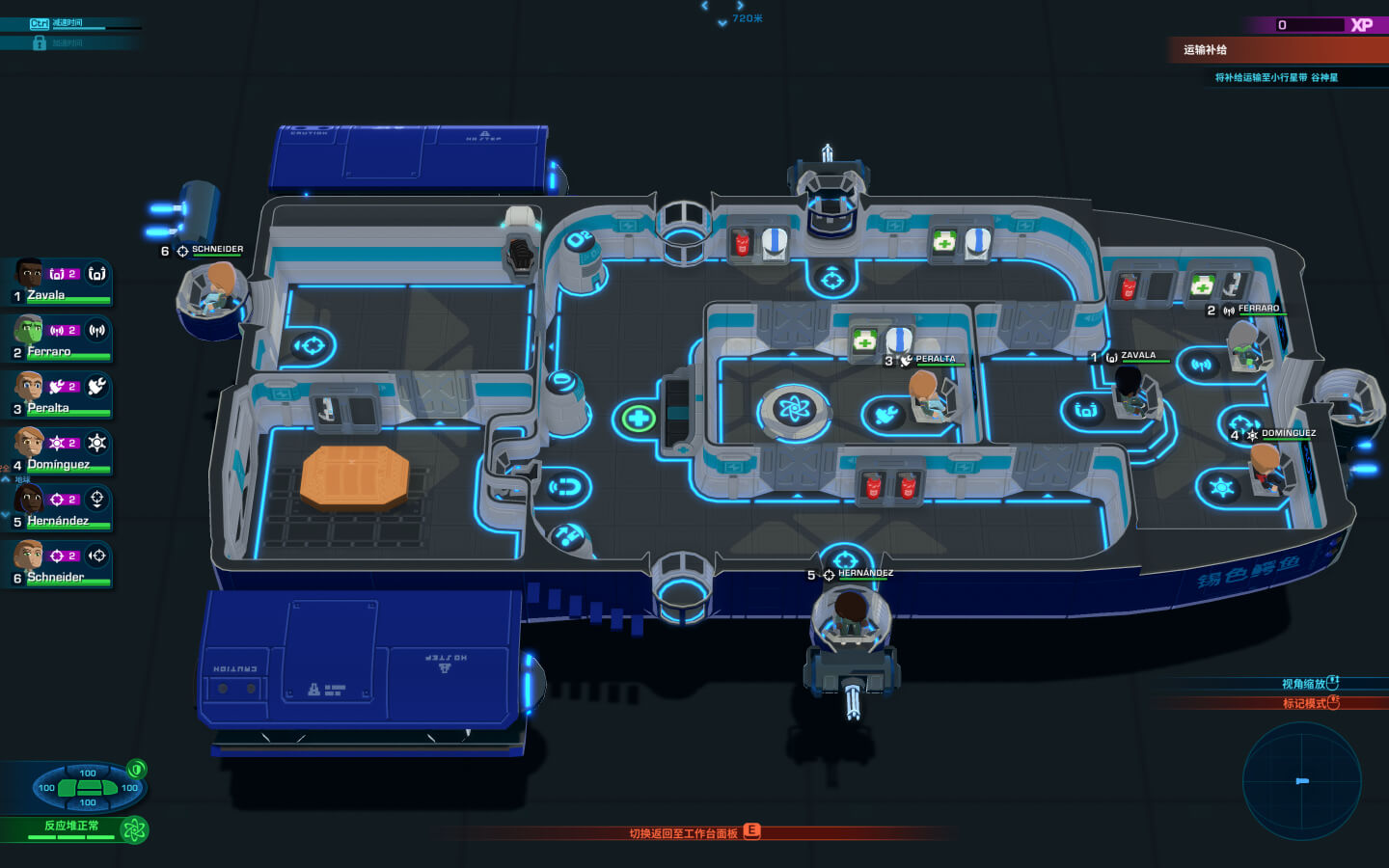Click the HERNANDEZ name tag over the turret
Viewport: 1389px width, 868px height.
tap(864, 574)
